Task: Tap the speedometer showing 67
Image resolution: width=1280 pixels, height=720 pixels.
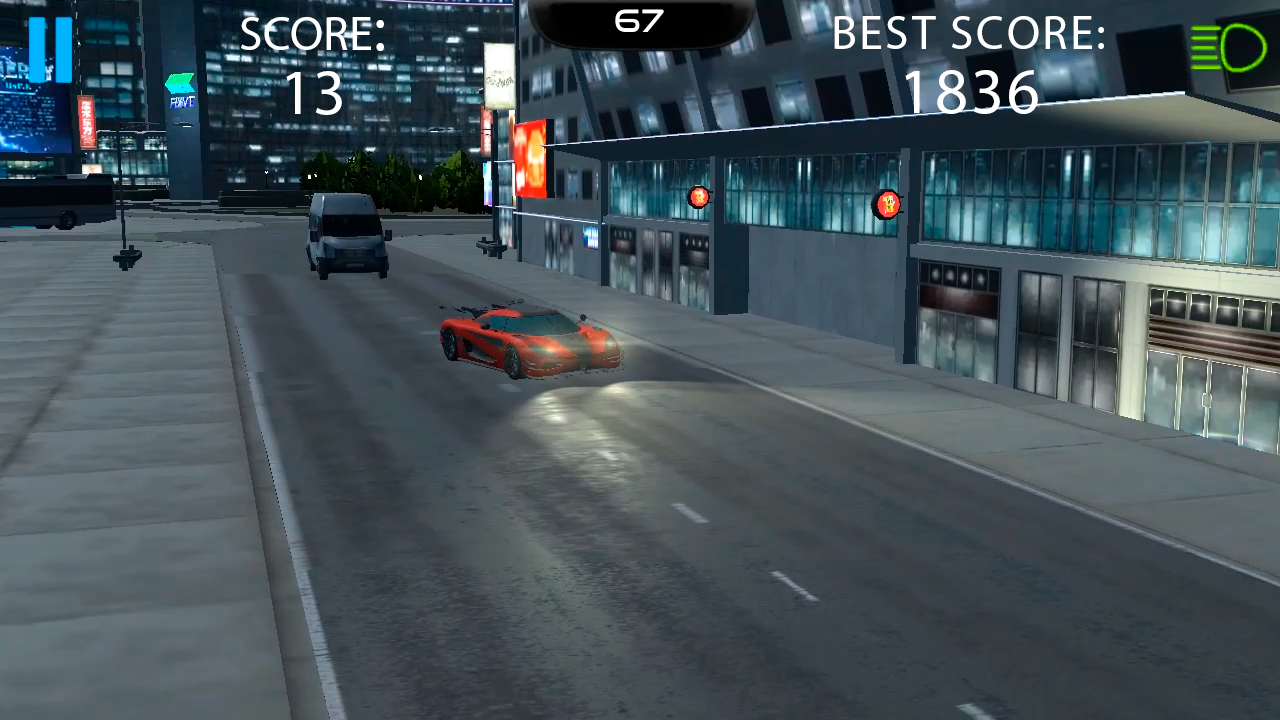Action: click(x=639, y=20)
